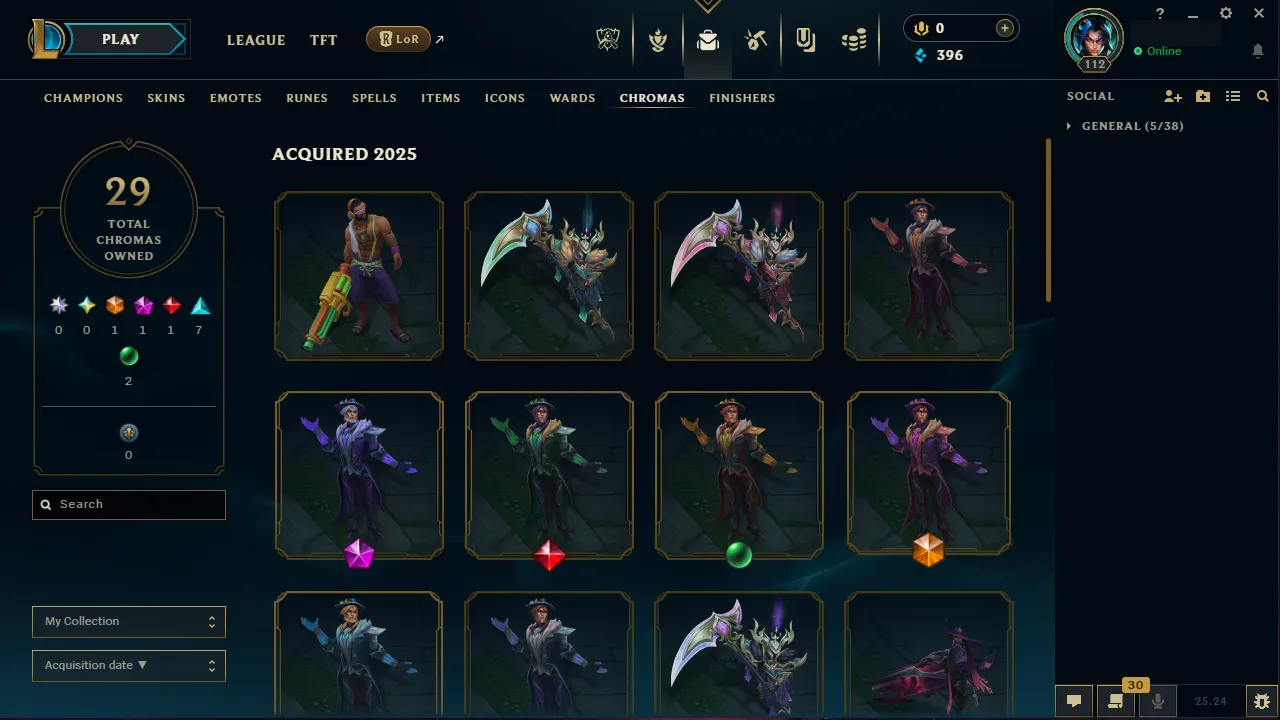This screenshot has height=720, width=1280.
Task: Open the battle pass icon
Action: (x=805, y=40)
